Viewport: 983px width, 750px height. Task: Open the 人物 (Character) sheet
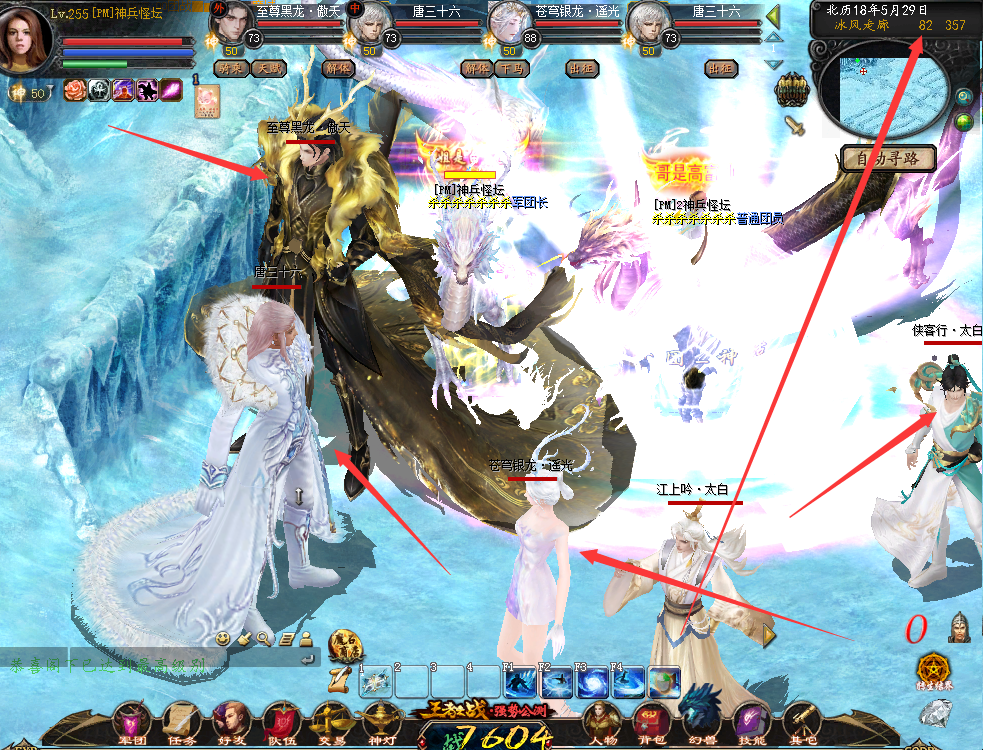point(602,720)
